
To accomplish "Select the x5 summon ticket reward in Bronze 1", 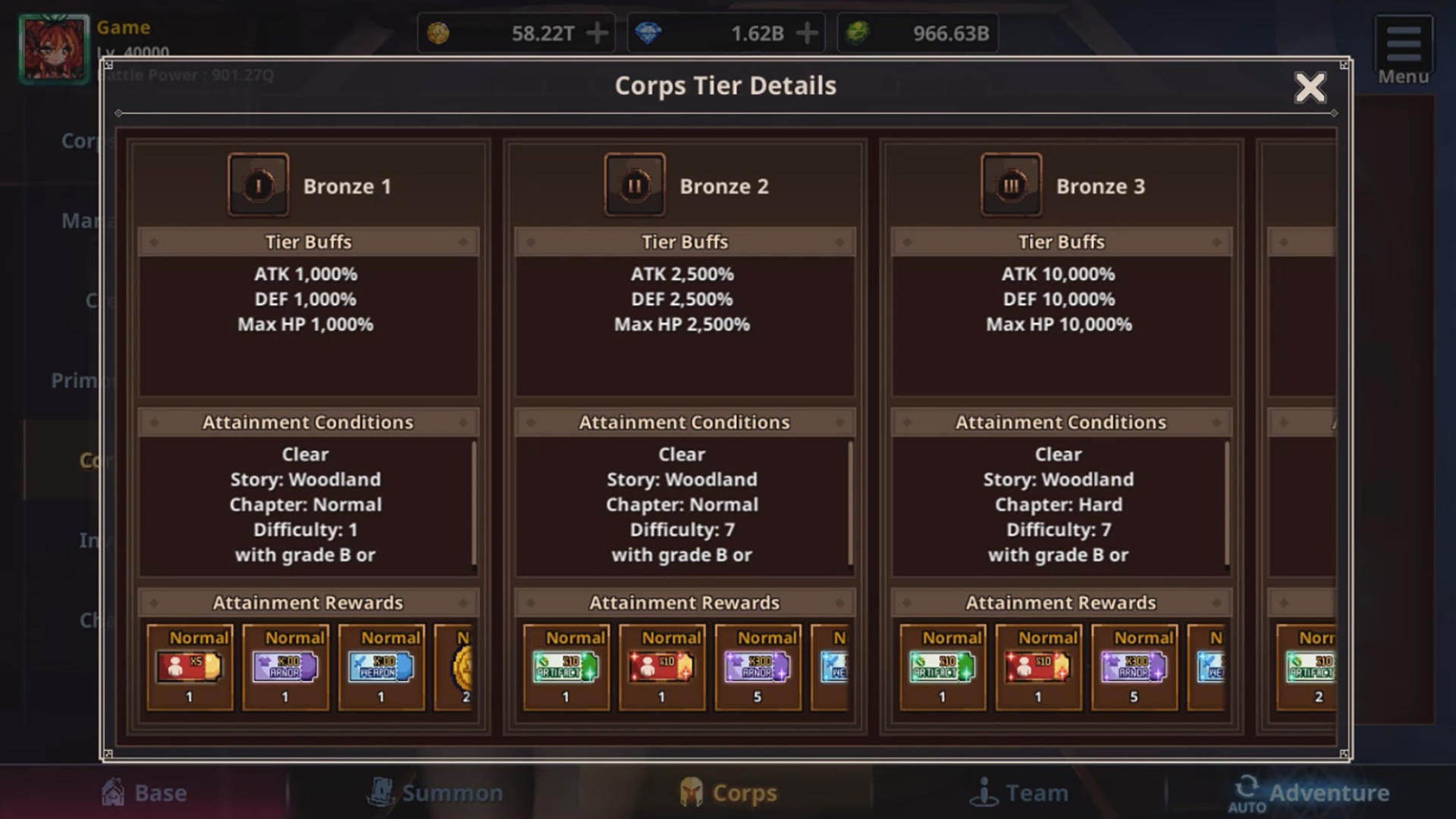I will 188,666.
